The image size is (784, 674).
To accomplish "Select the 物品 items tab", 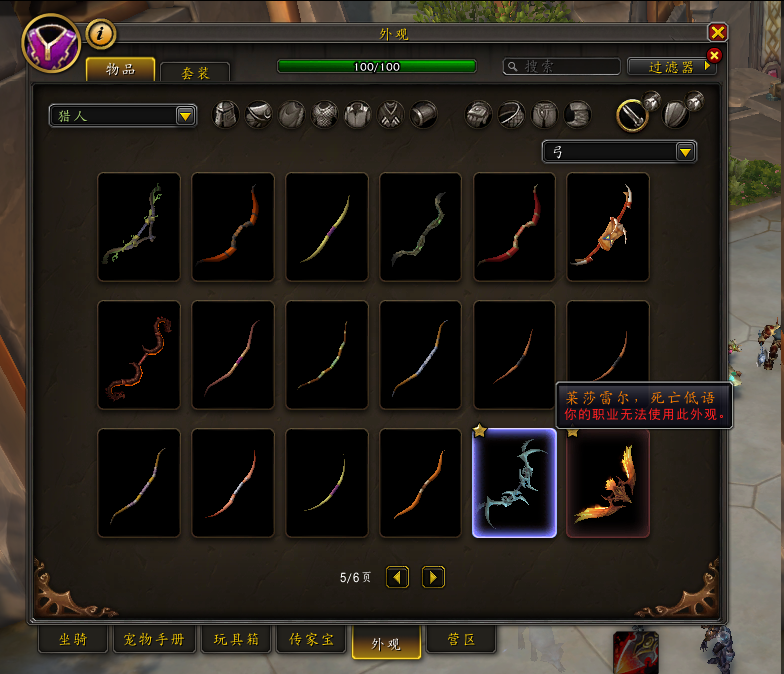I will pos(120,69).
